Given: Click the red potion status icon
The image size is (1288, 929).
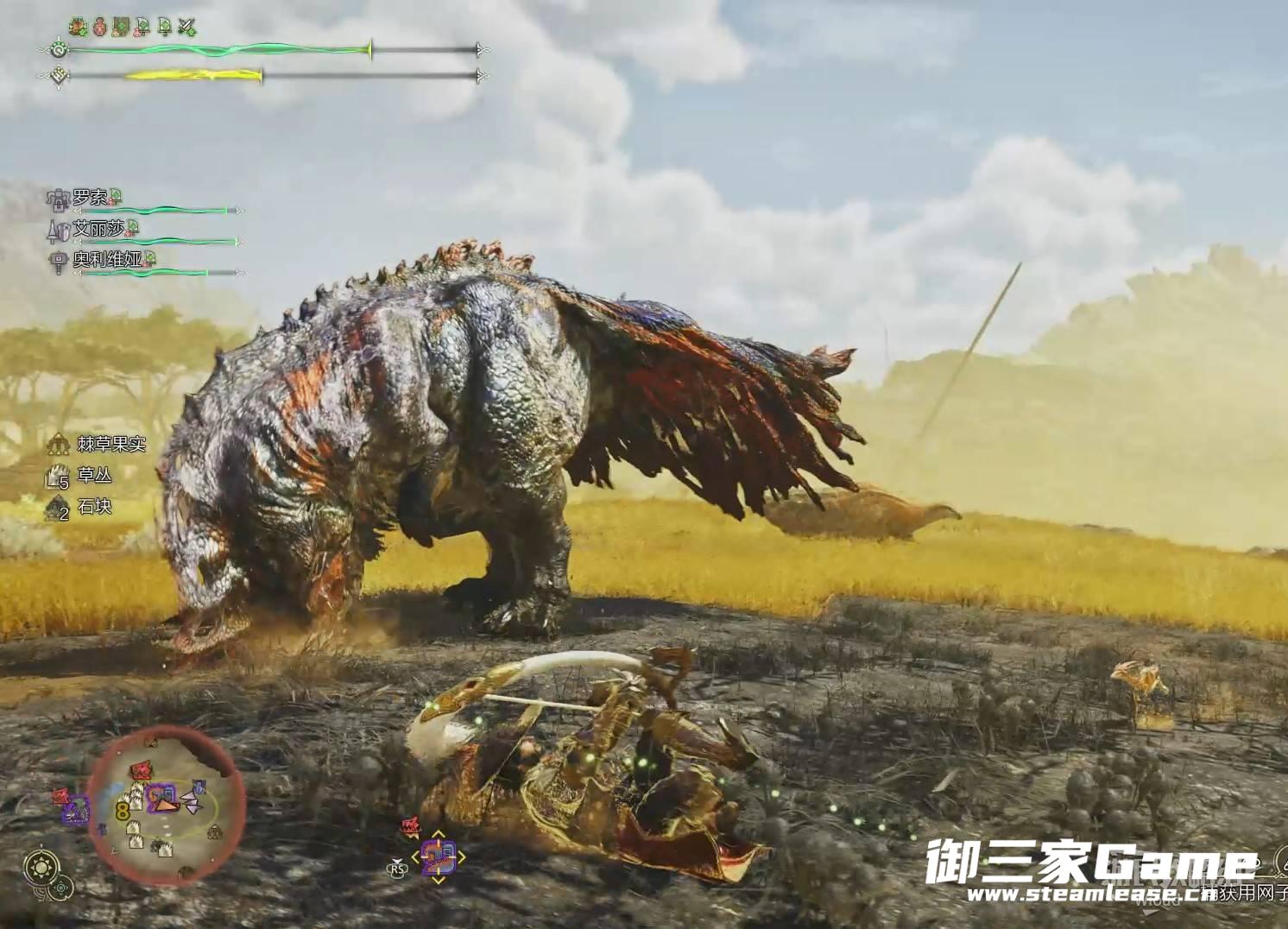Looking at the screenshot, I should (x=100, y=28).
